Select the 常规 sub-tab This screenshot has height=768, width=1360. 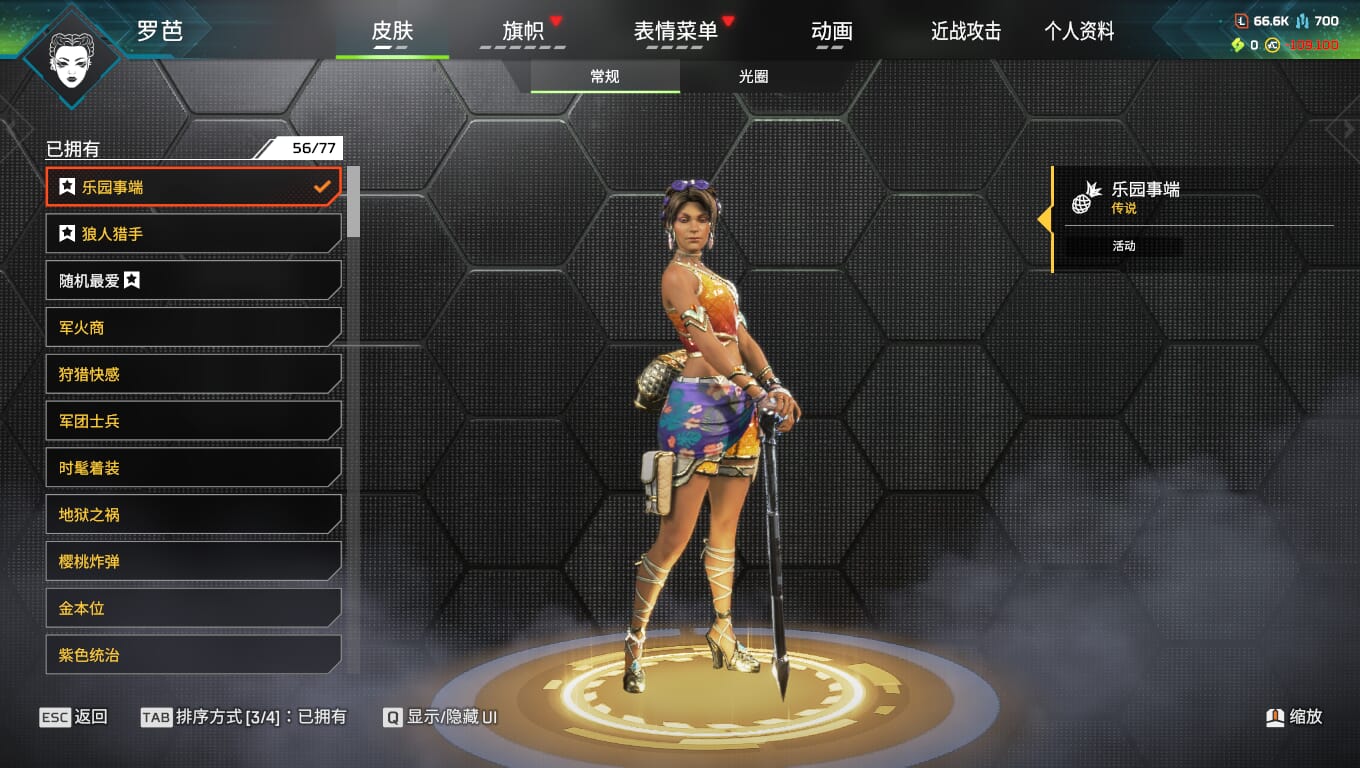coord(605,76)
